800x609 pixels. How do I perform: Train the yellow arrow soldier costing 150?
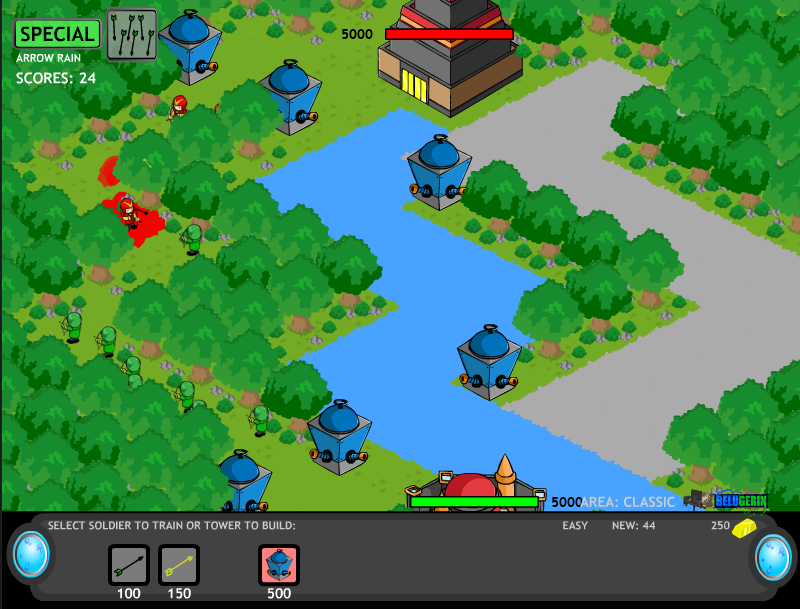click(x=179, y=565)
